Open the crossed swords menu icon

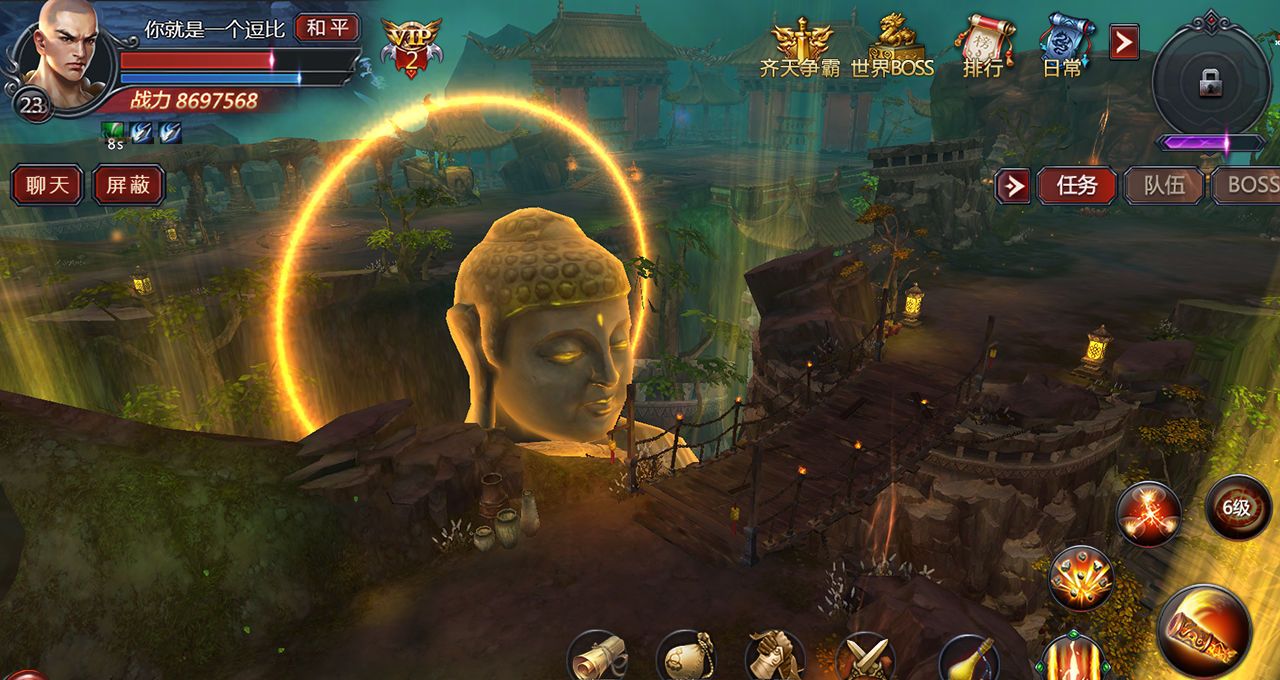[864, 657]
